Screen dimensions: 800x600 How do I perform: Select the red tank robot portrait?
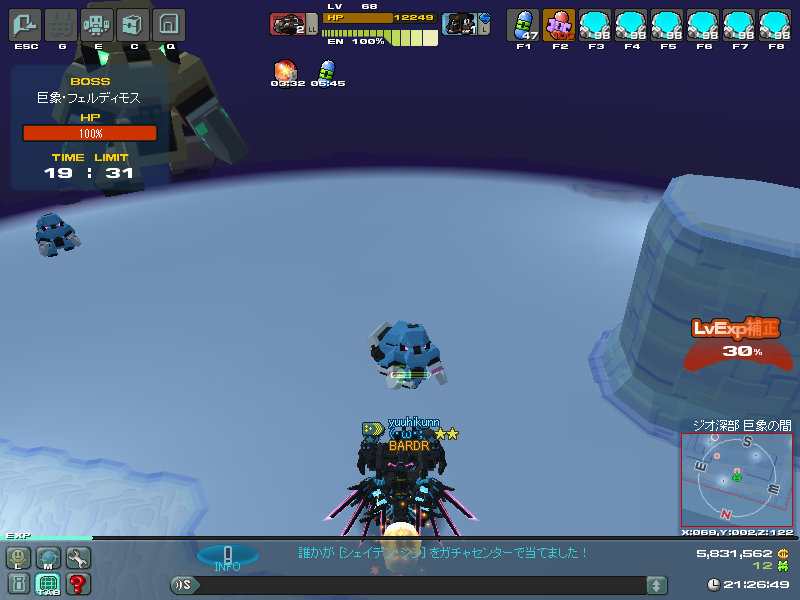click(288, 24)
